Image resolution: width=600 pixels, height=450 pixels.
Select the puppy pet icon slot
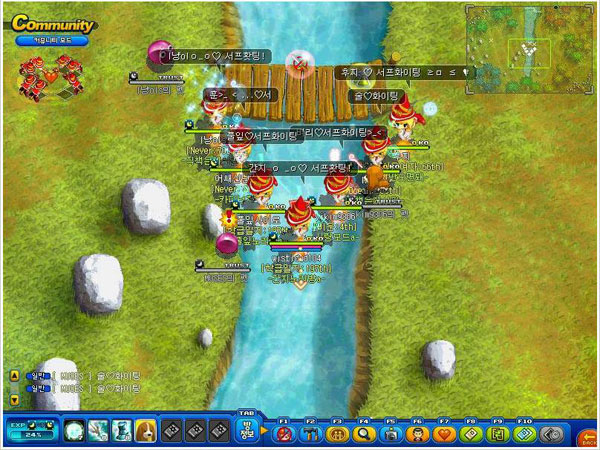[145, 431]
